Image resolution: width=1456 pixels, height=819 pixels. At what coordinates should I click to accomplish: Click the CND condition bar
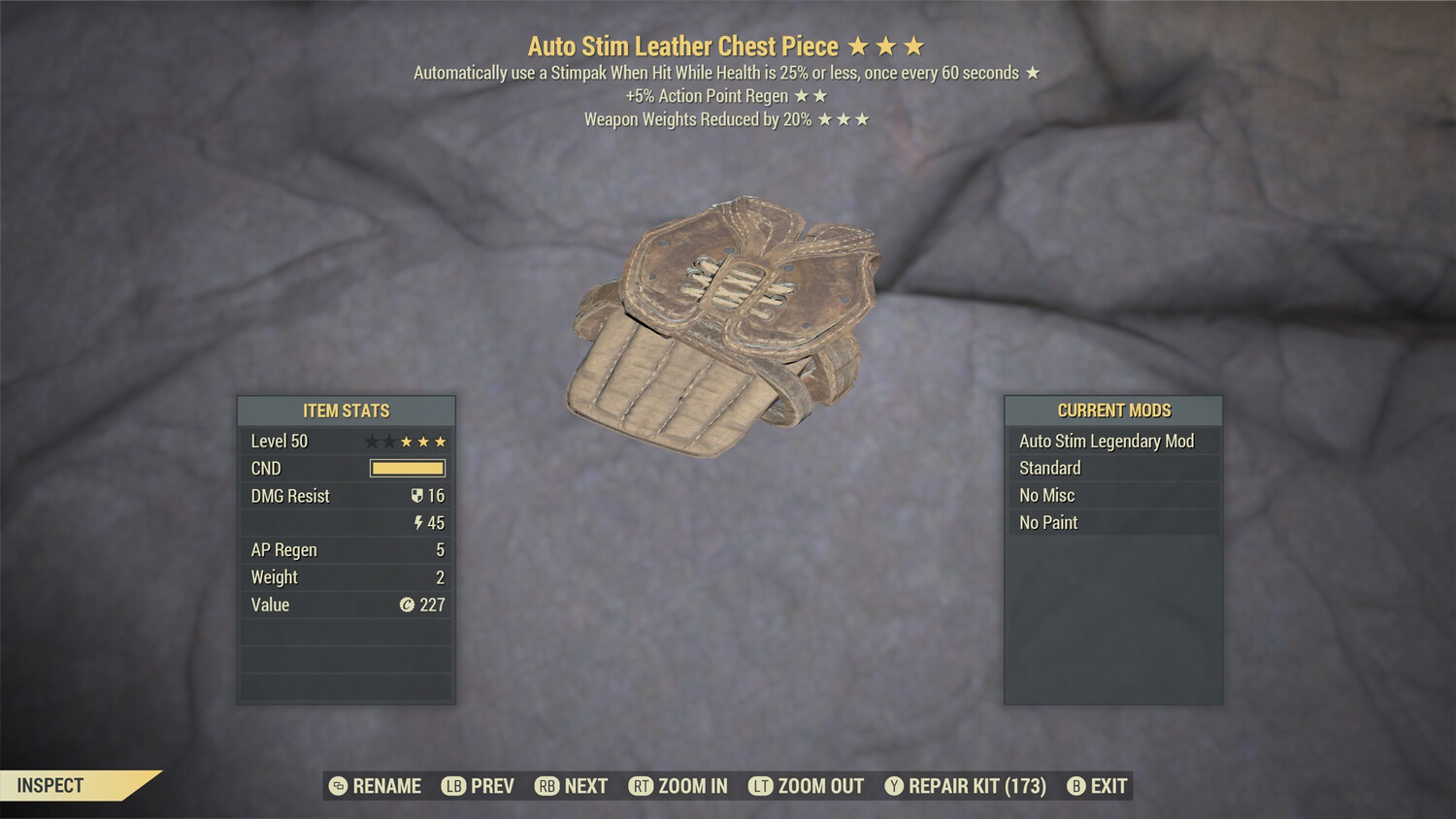[408, 468]
